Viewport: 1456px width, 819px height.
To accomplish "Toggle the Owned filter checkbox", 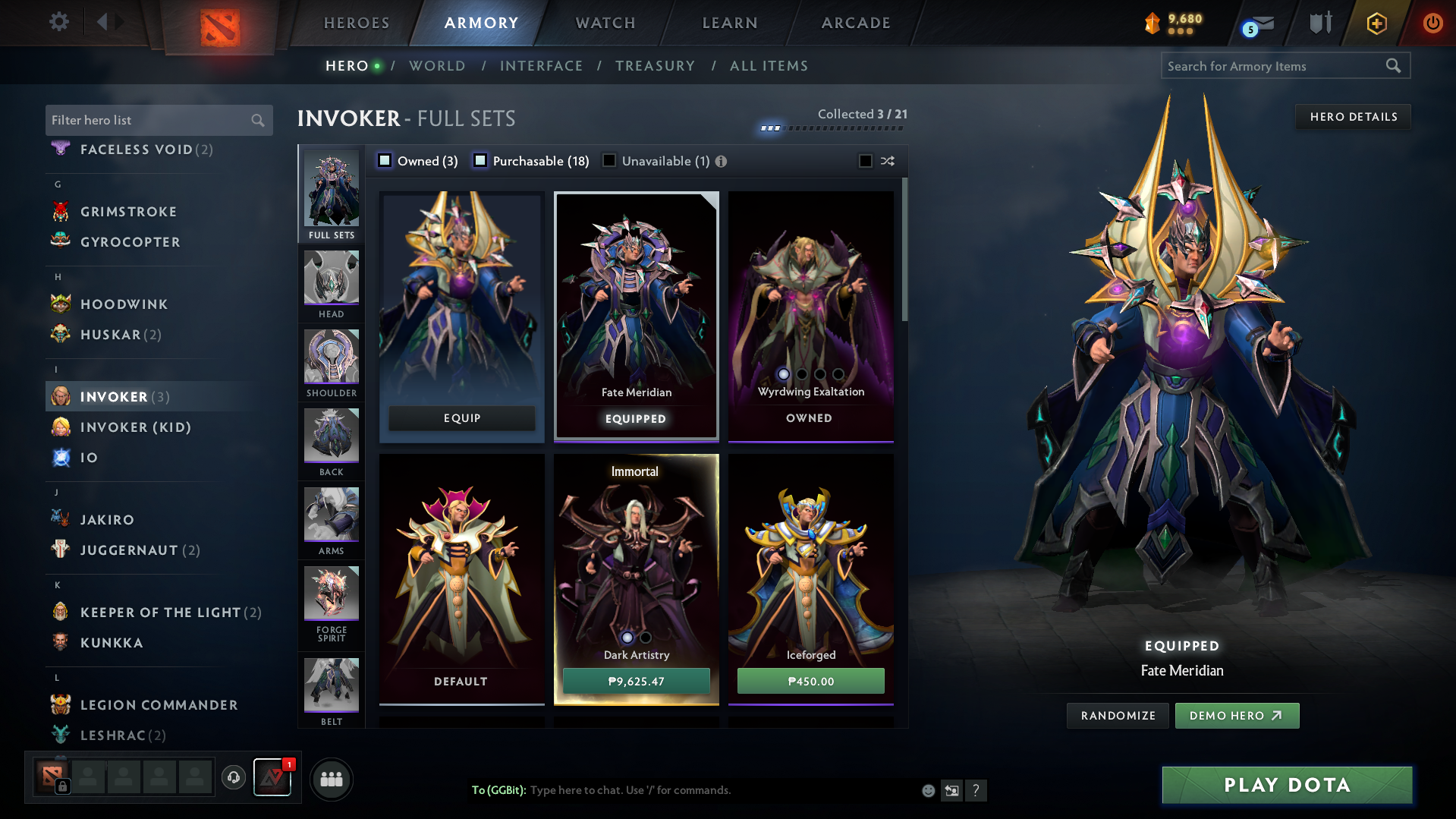I will tap(385, 161).
